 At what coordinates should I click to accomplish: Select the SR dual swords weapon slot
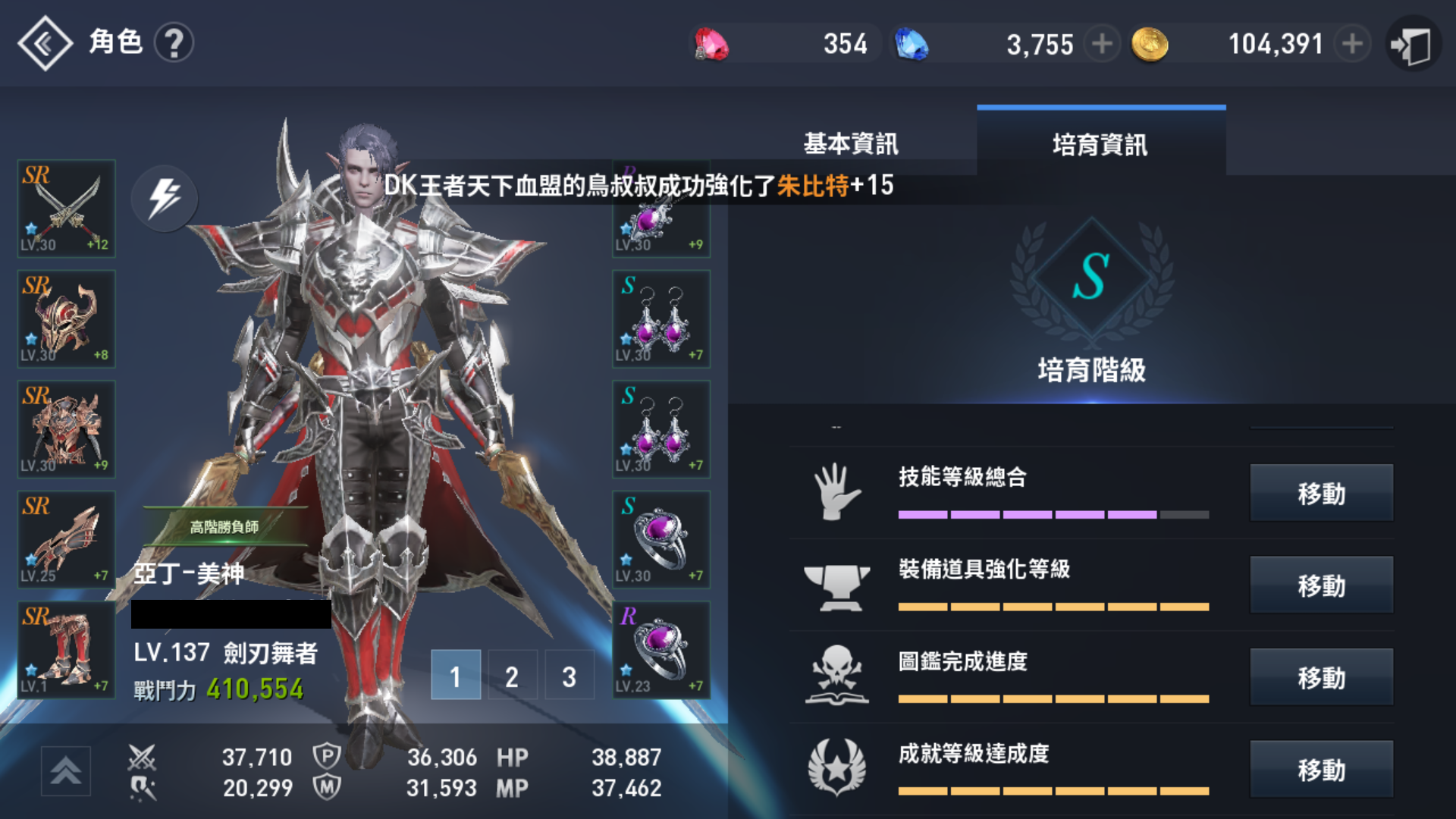[x=67, y=208]
